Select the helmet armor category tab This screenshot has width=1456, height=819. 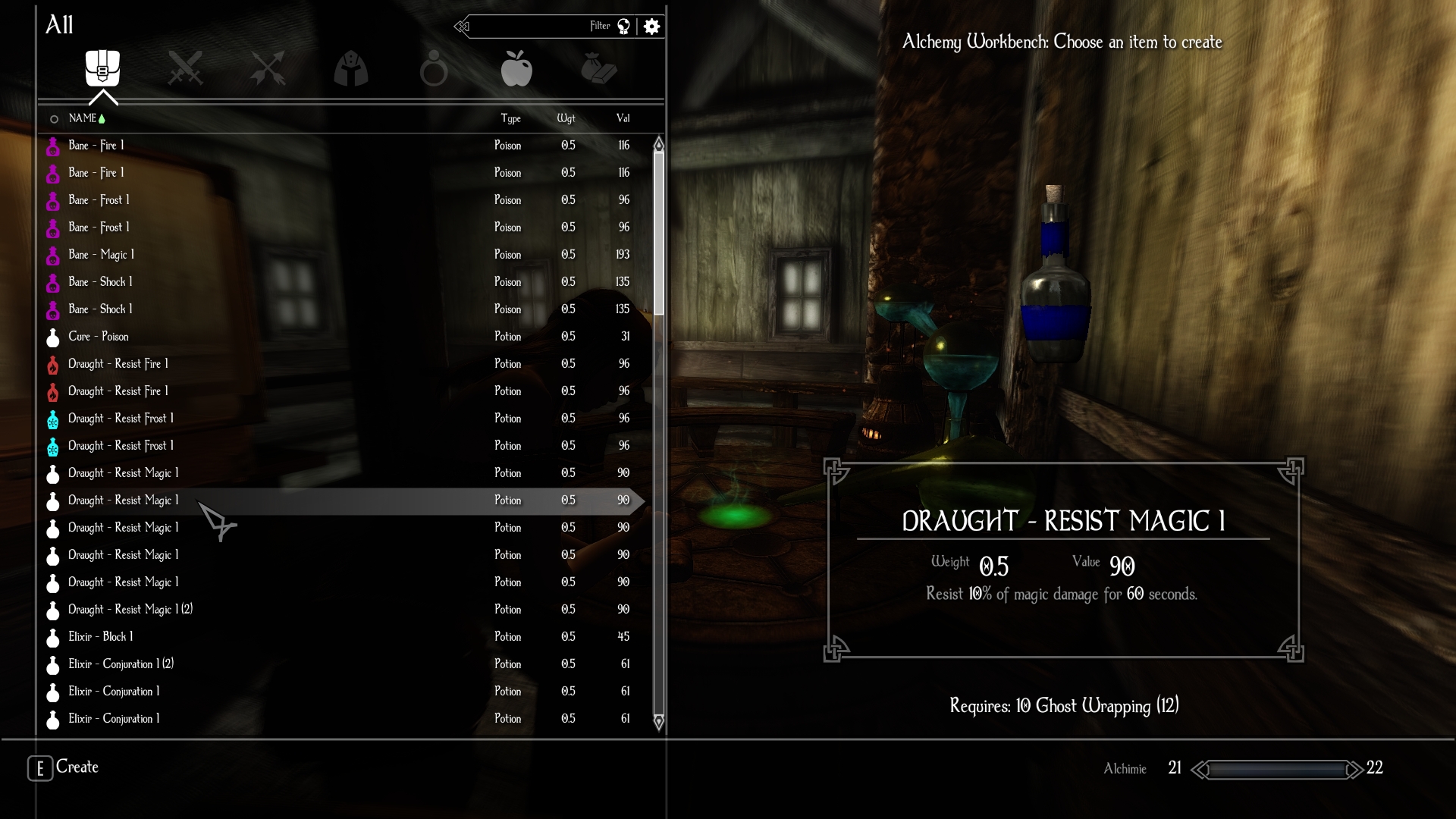pos(350,68)
